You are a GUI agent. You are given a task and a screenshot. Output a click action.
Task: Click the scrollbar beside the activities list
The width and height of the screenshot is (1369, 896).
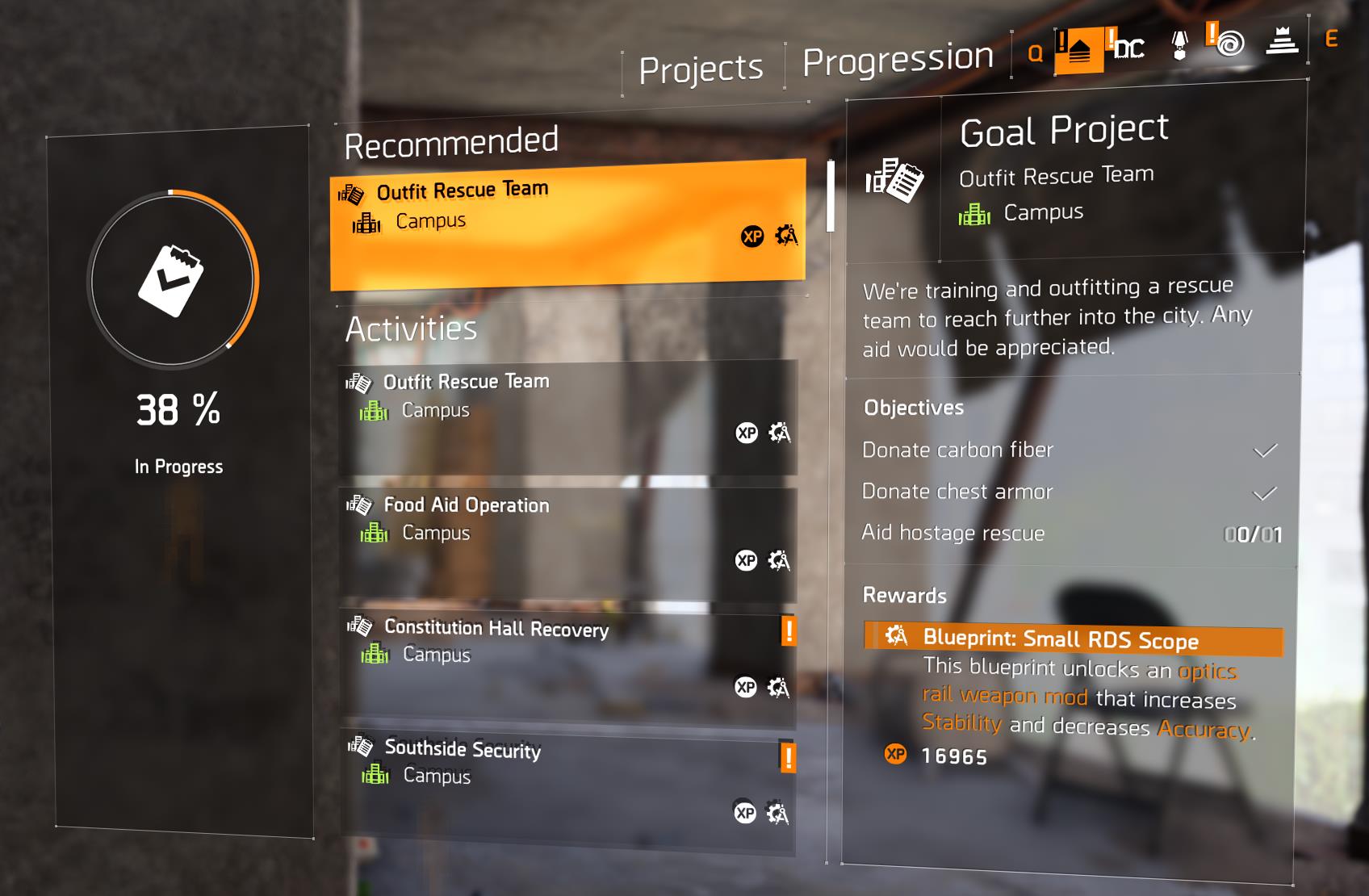coord(829,194)
